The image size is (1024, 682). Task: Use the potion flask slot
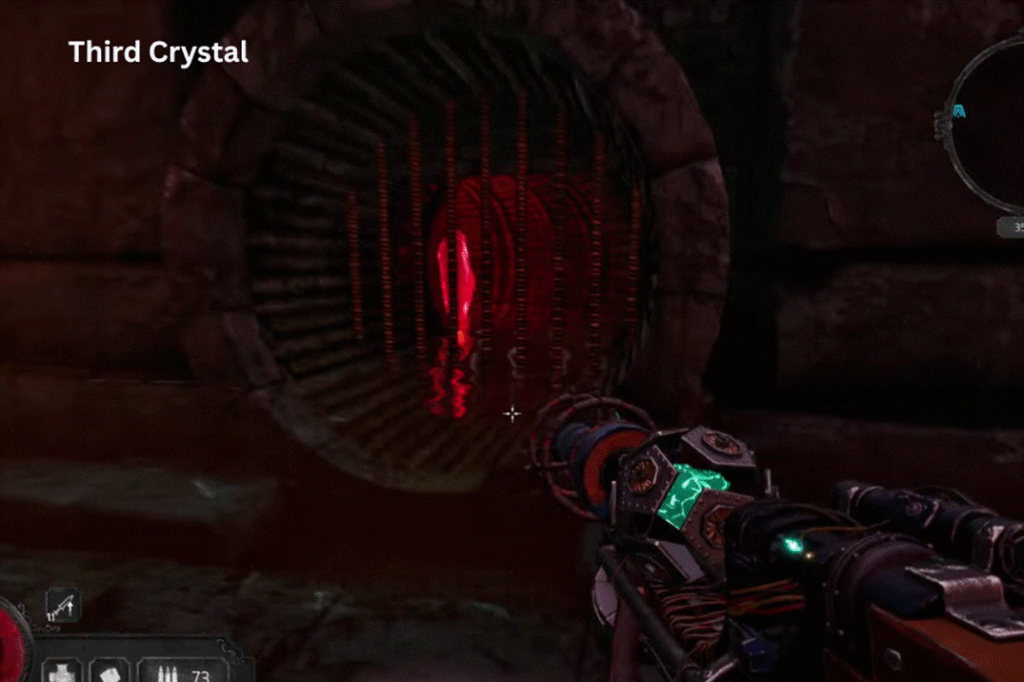[x=62, y=672]
